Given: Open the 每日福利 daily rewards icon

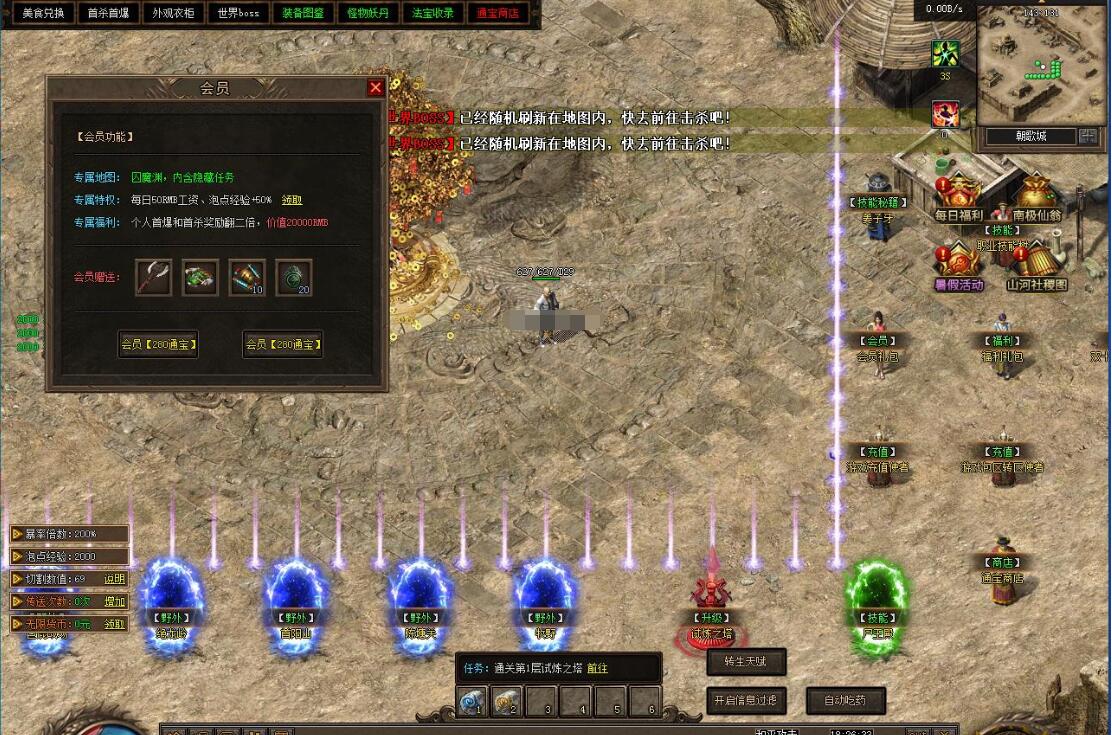Looking at the screenshot, I should pyautogui.click(x=958, y=196).
